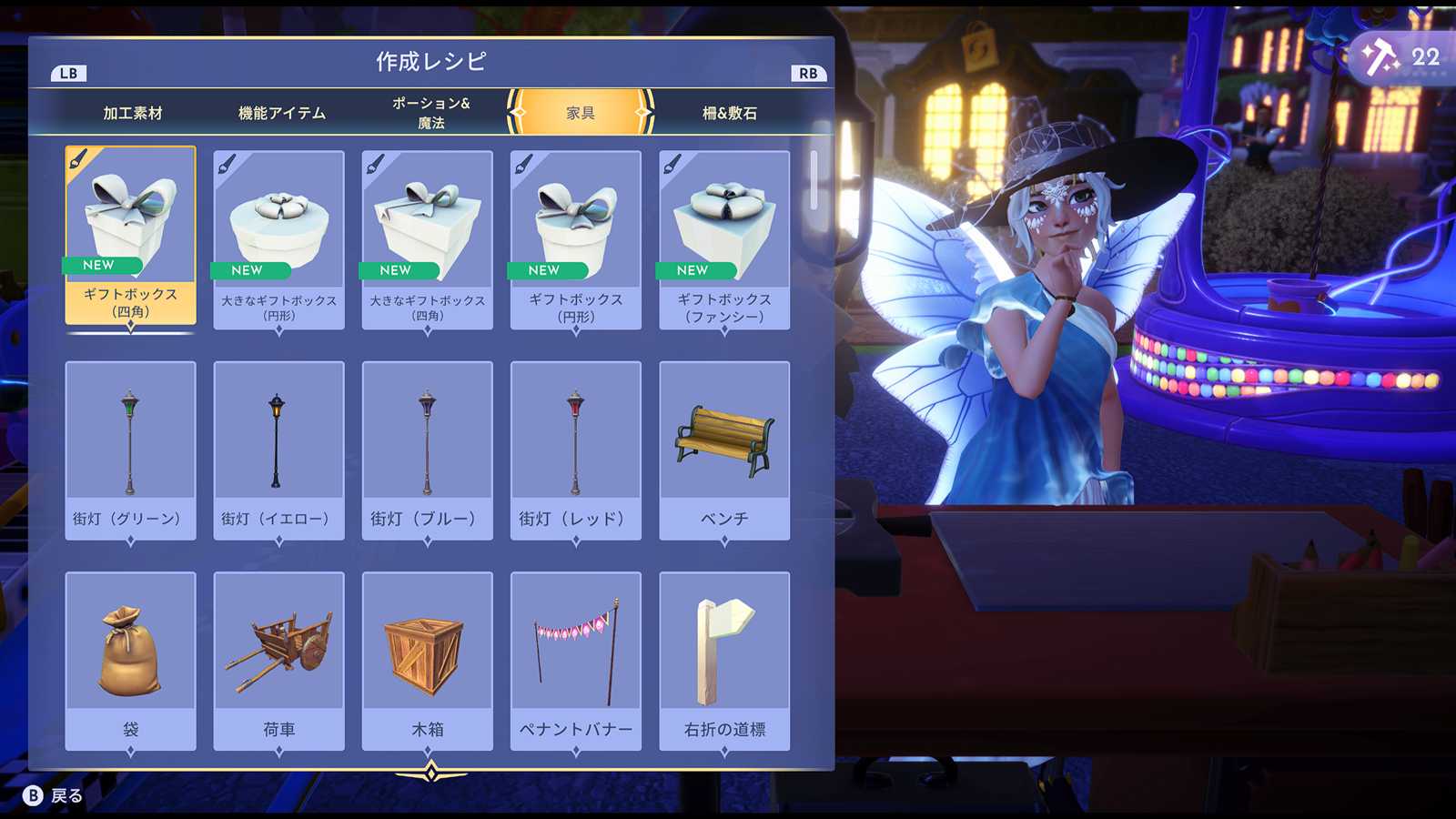Select the ポーション&魔法 tab
The height and width of the screenshot is (819, 1456).
coord(430,113)
